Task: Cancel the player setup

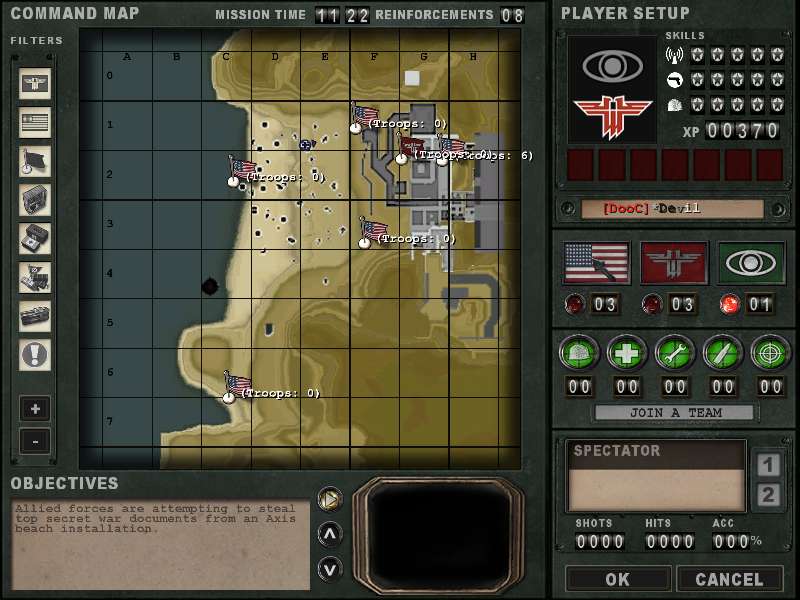Action: click(x=728, y=579)
